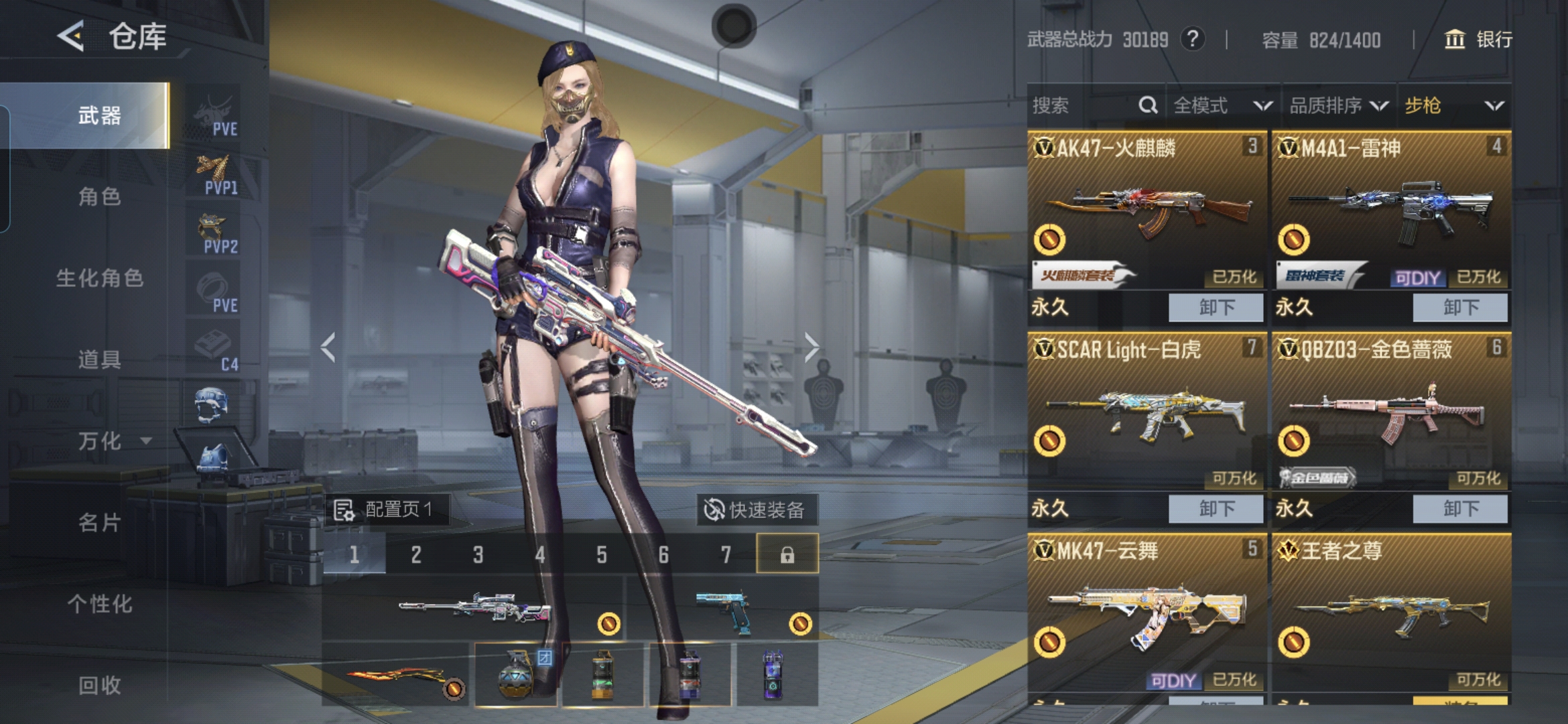Open the 品质排序 sort dropdown
Screen dimensions: 1568x724
tap(1338, 106)
